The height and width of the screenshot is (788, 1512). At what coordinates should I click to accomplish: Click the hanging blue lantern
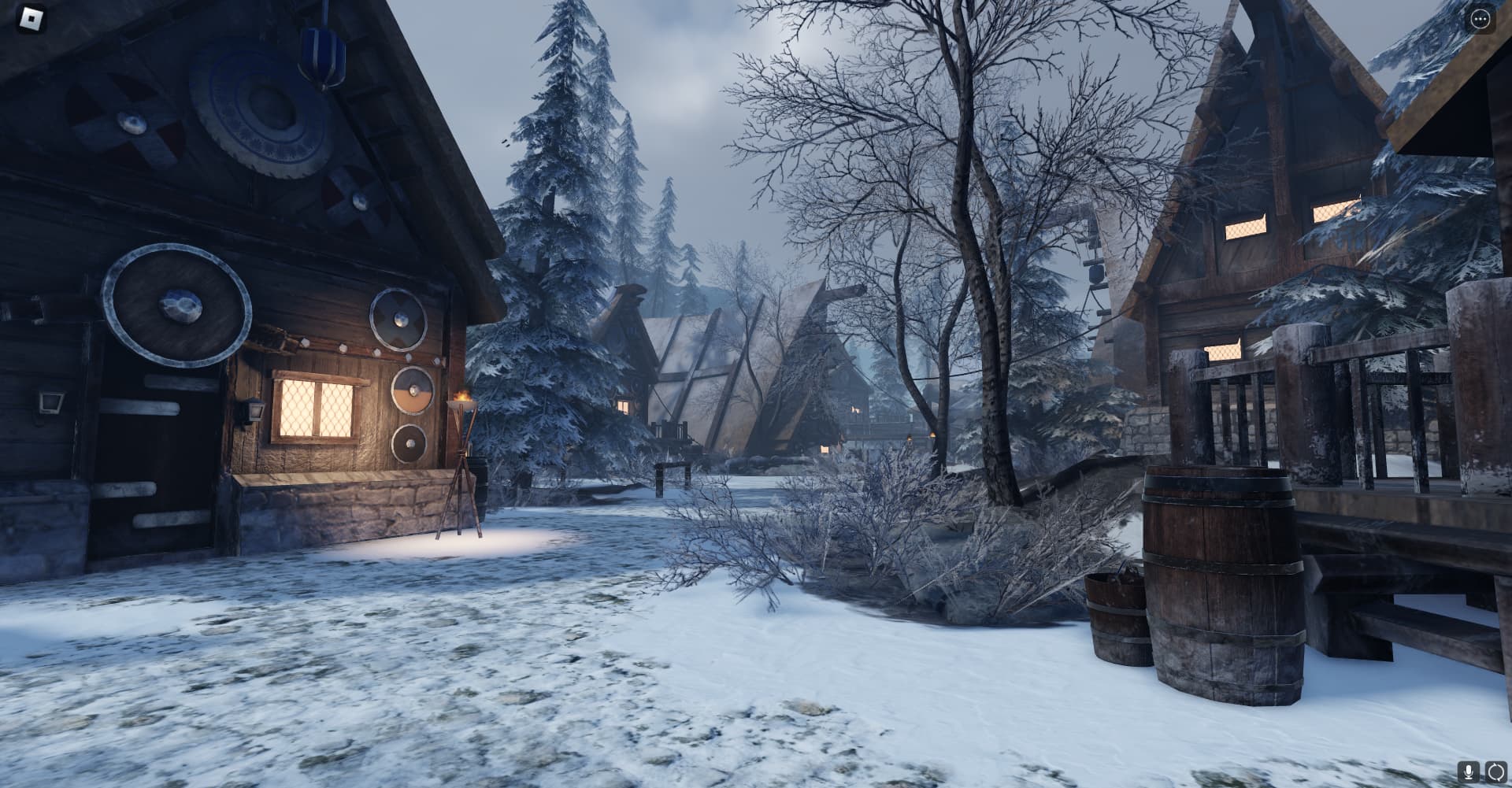click(323, 55)
